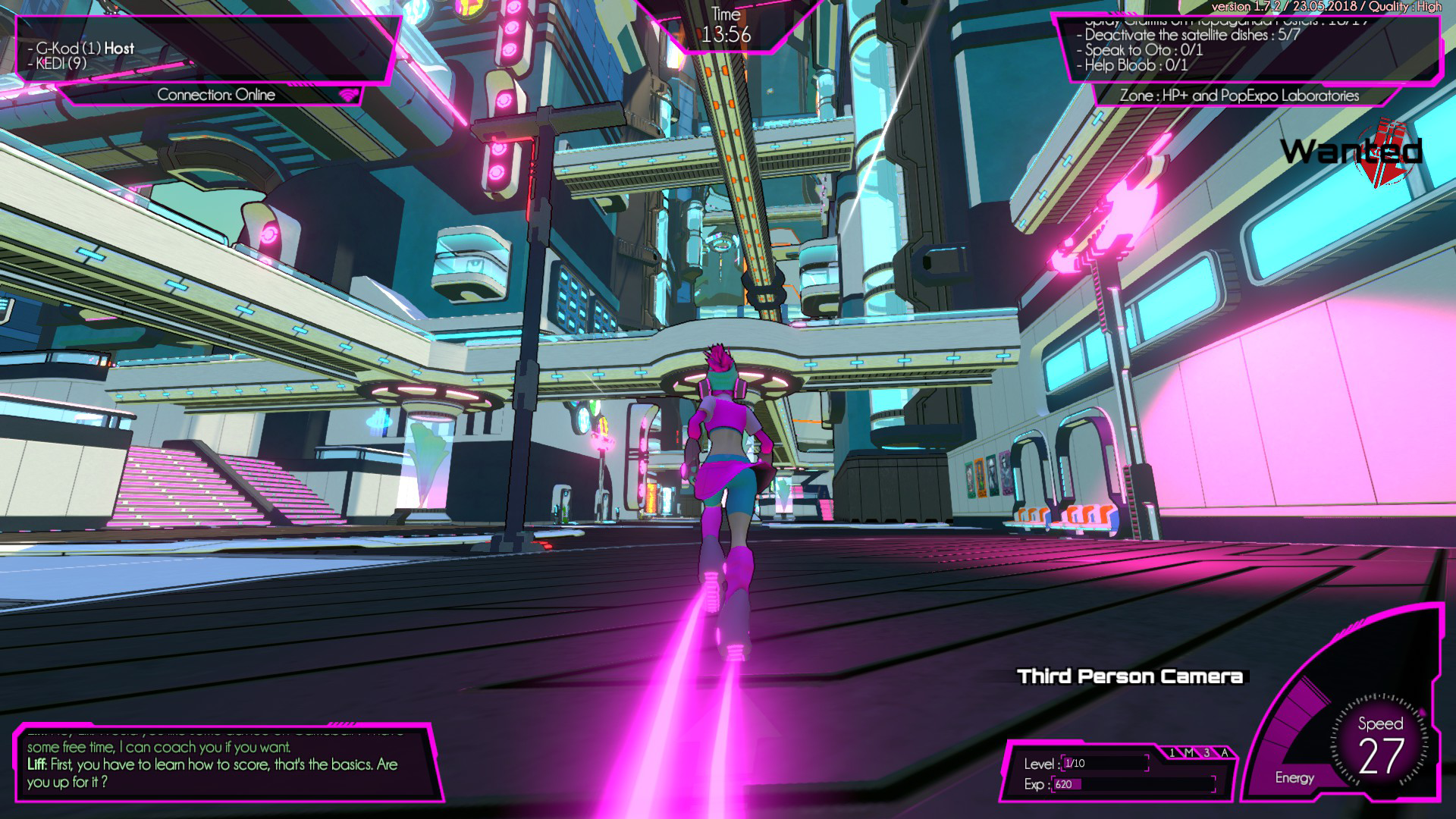Image resolution: width=1456 pixels, height=819 pixels.
Task: Select player KEDI in the player list
Action: (61, 64)
